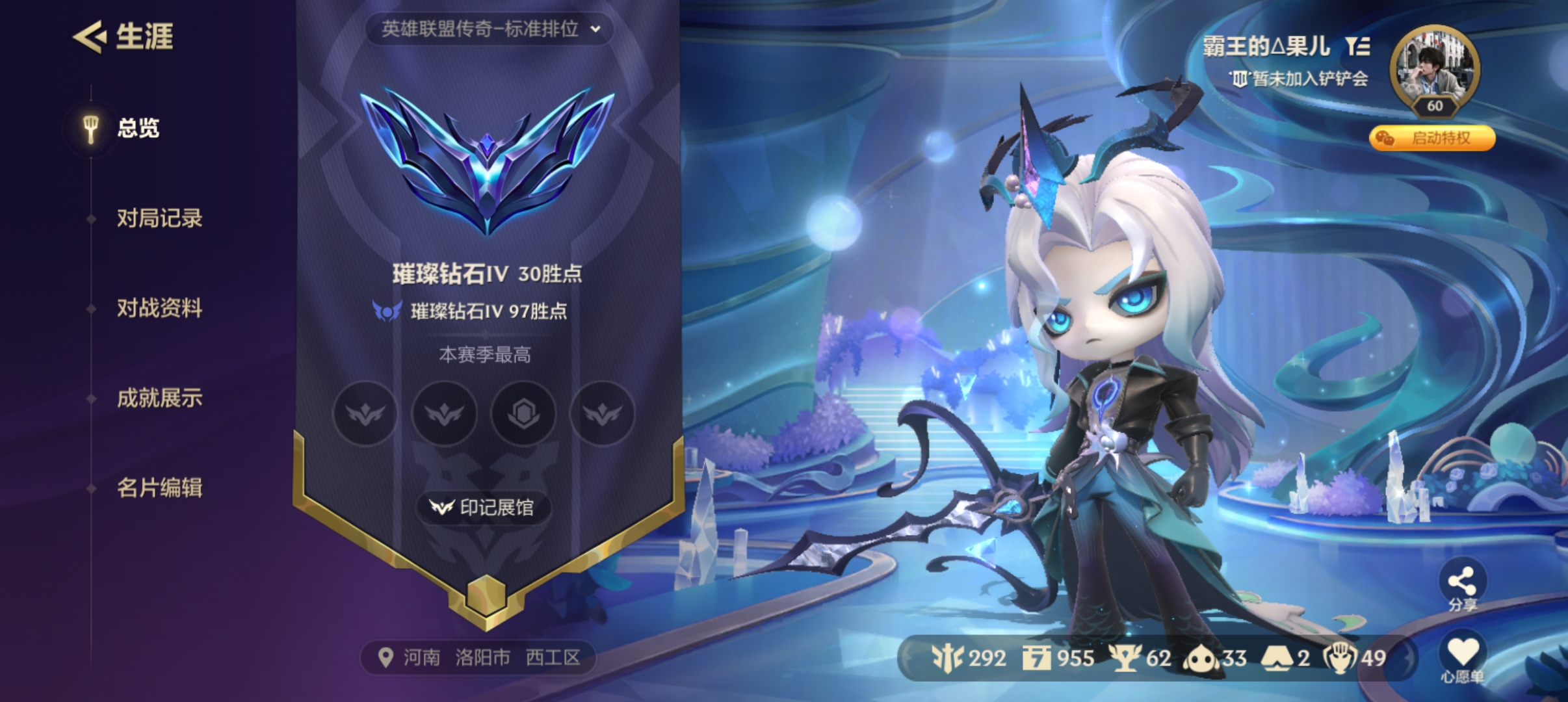Select the first season-high rank crest circle
Image resolution: width=1568 pixels, height=702 pixels.
365,414
